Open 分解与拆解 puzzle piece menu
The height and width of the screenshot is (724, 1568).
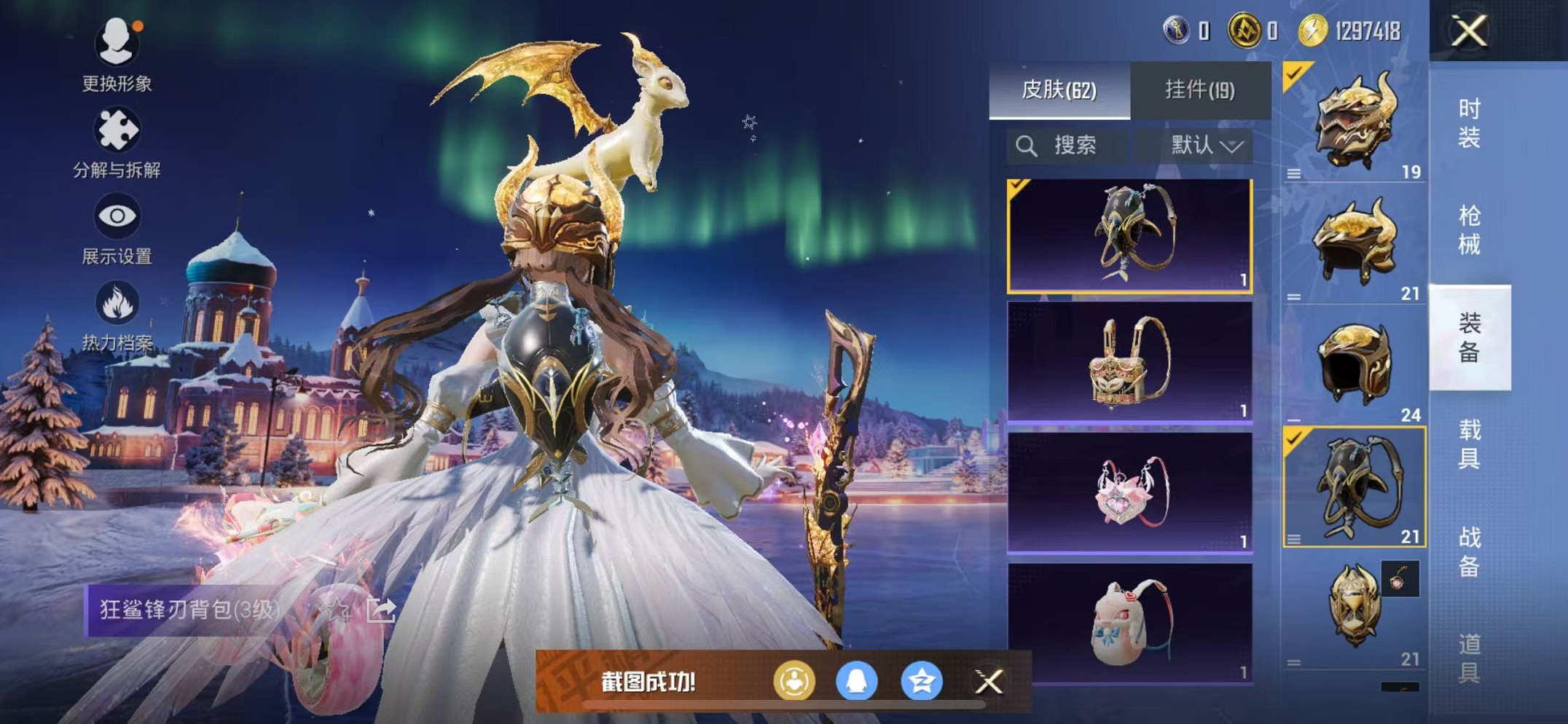[x=117, y=142]
